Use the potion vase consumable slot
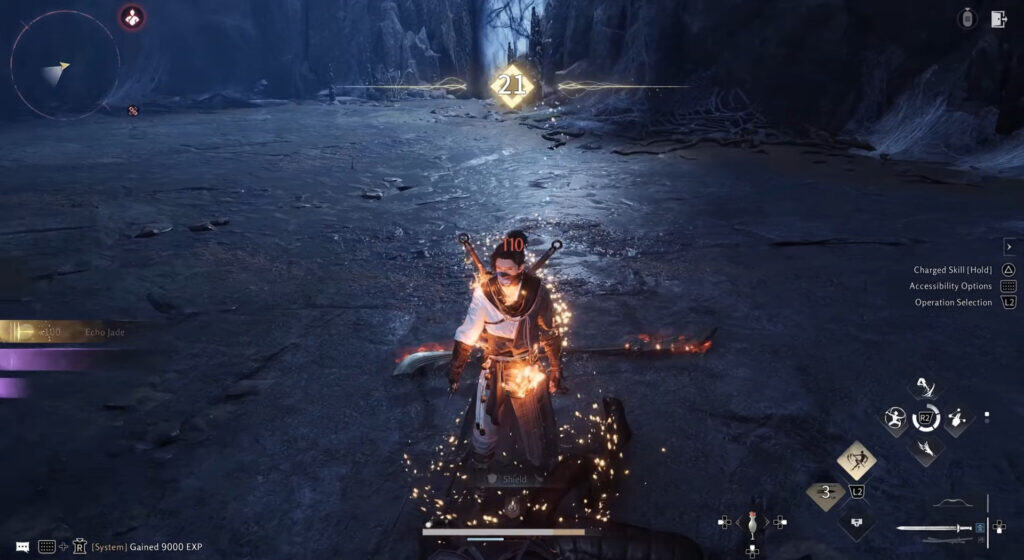 751,521
